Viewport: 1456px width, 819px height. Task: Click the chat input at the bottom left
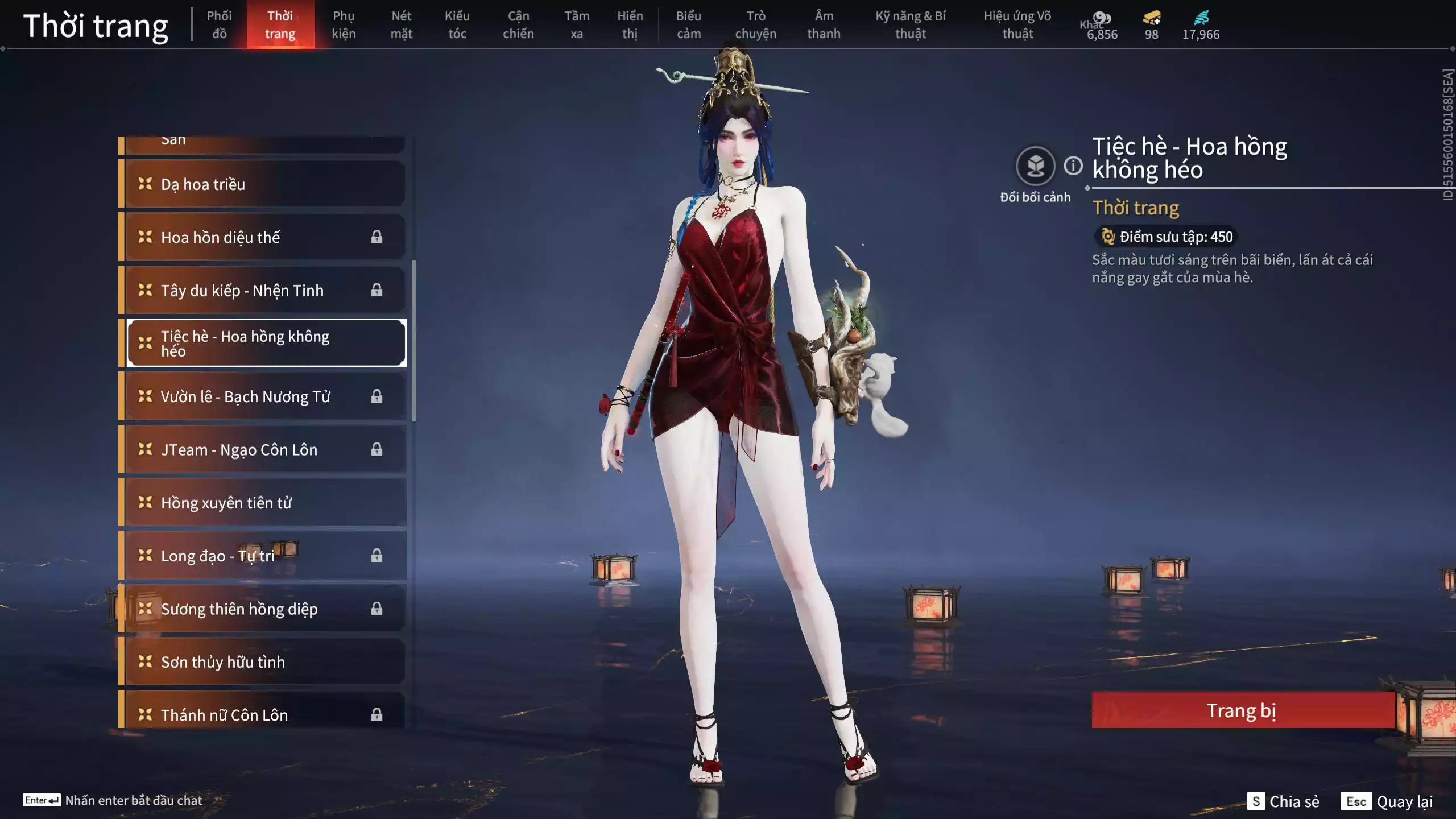(x=134, y=800)
